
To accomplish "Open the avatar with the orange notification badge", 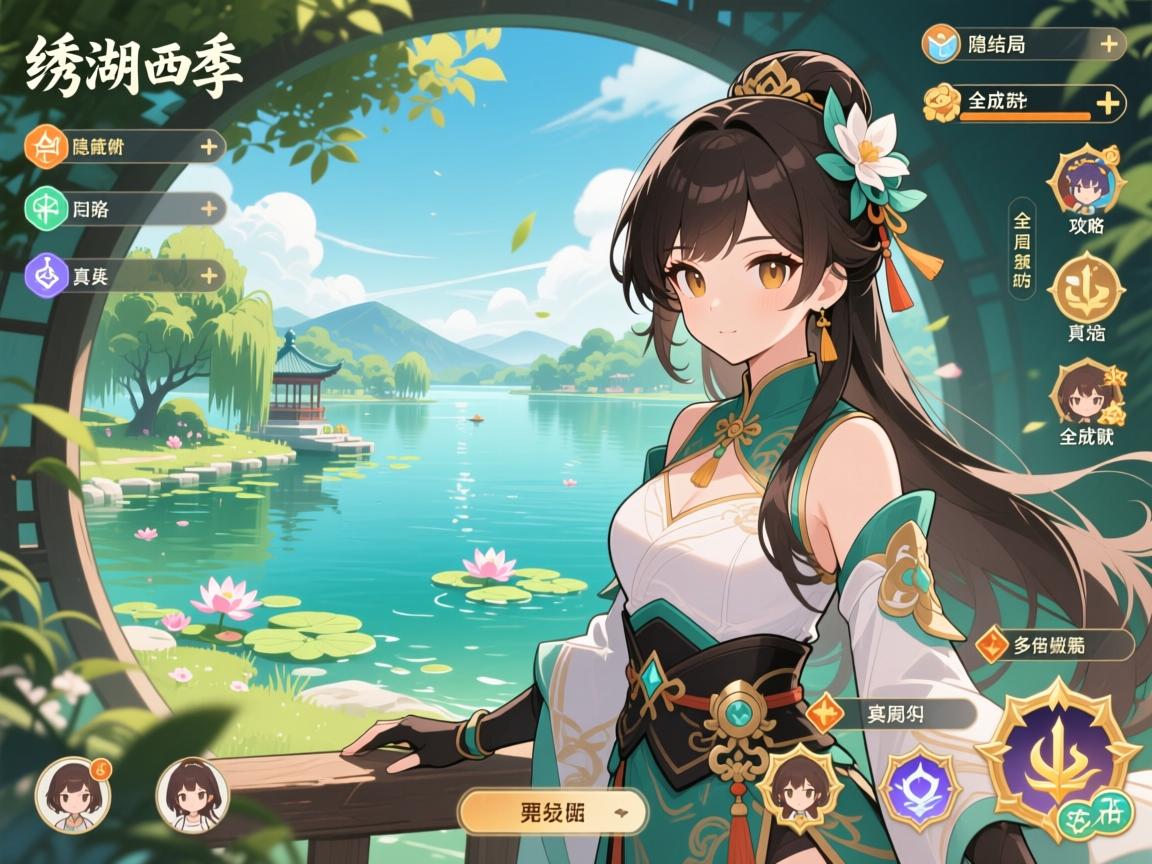I will point(73,795).
